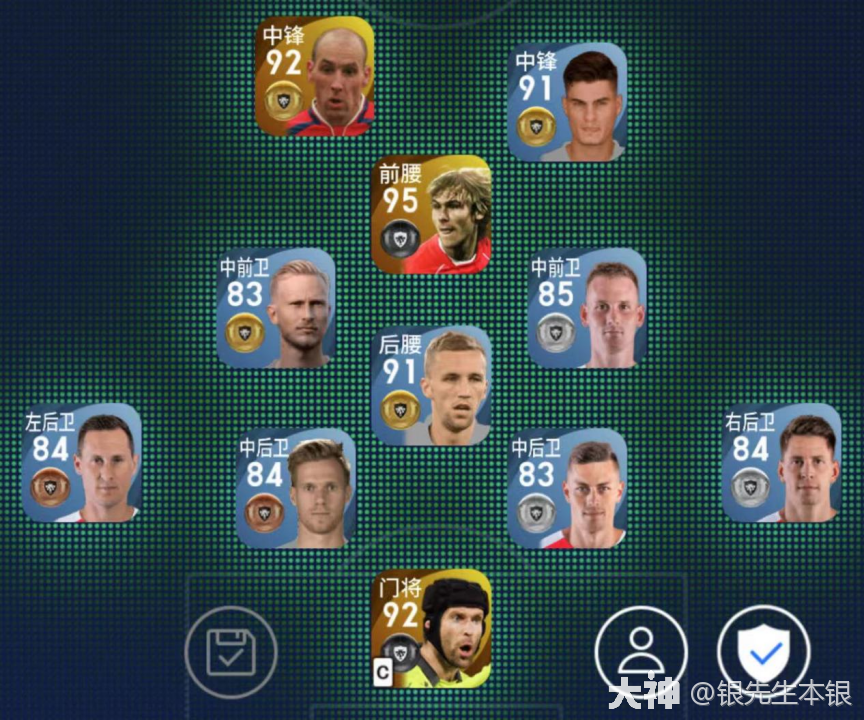Image resolution: width=864 pixels, height=720 pixels.
Task: Select the 91-rated 中锋 striker card
Action: tap(568, 102)
